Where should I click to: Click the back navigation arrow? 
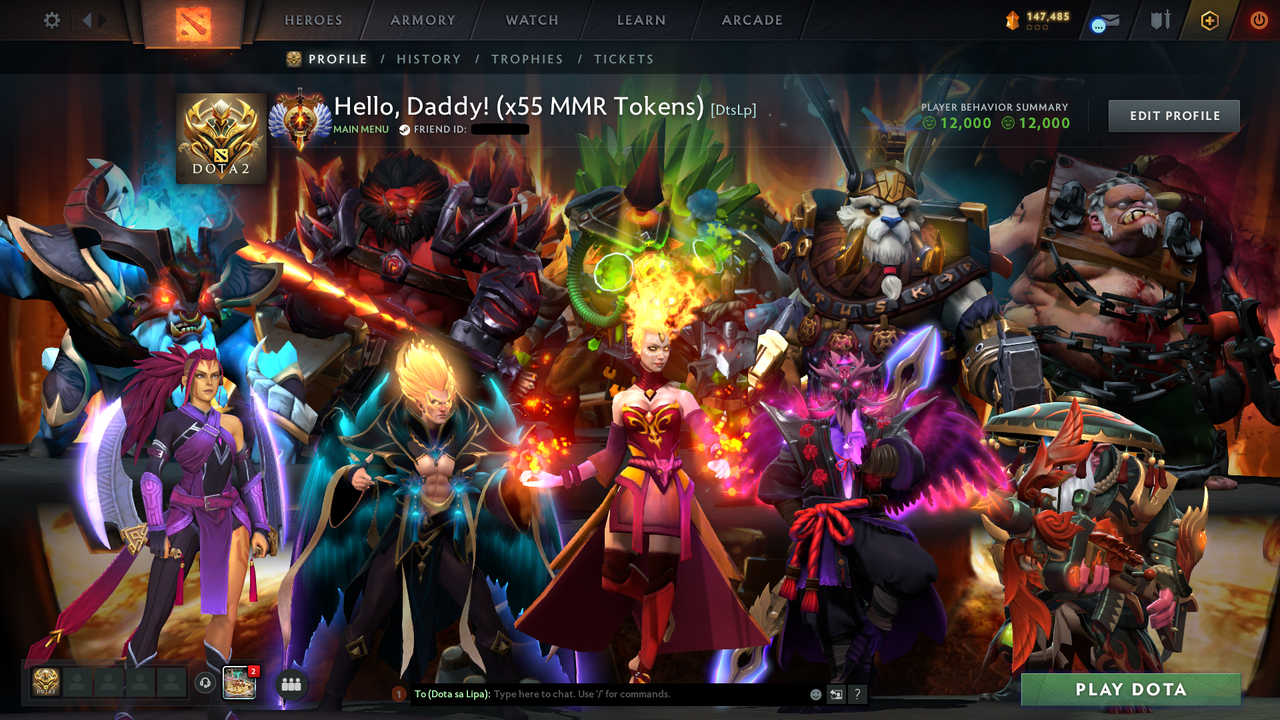click(x=88, y=19)
